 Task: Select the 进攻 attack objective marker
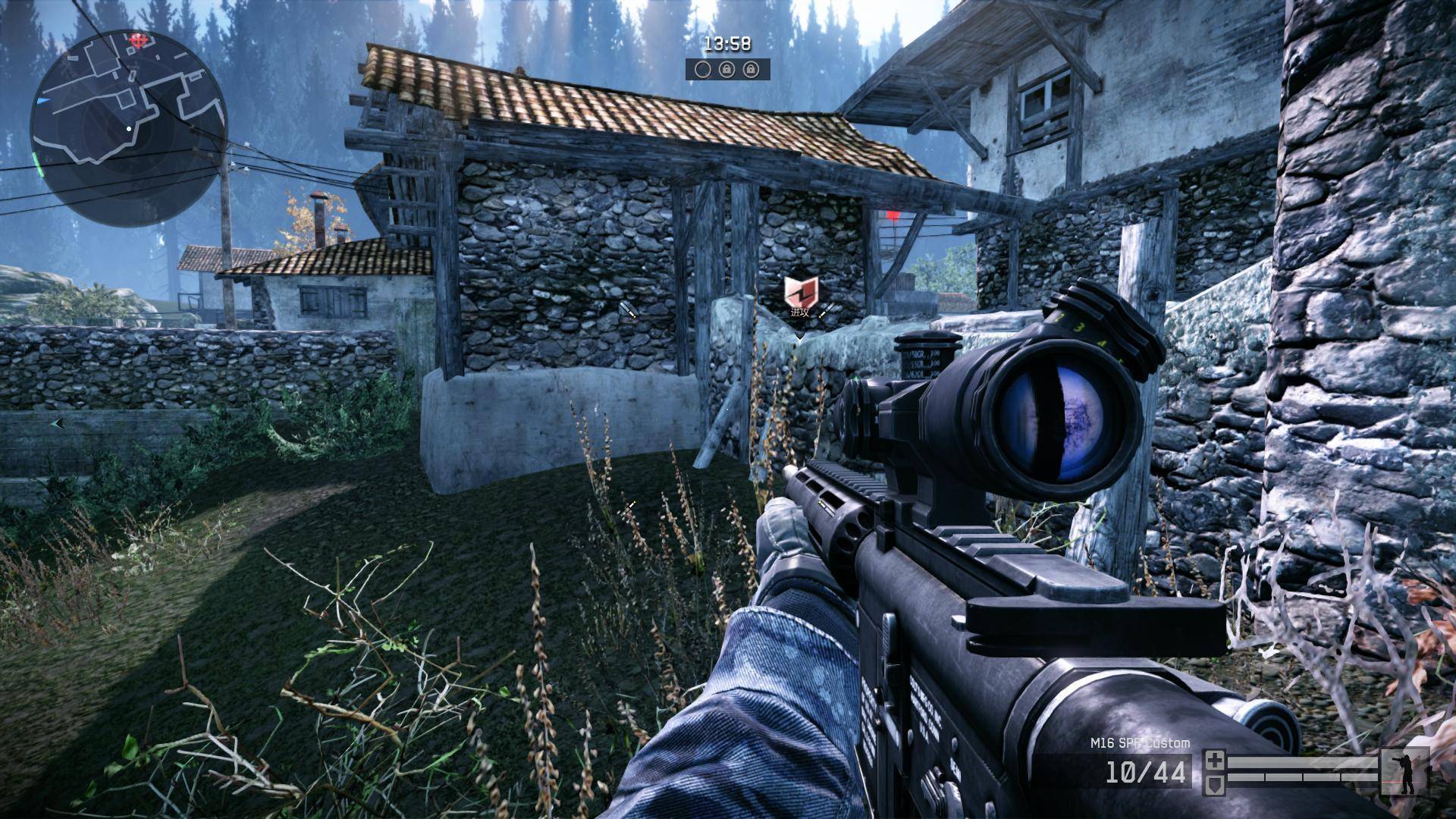(799, 296)
